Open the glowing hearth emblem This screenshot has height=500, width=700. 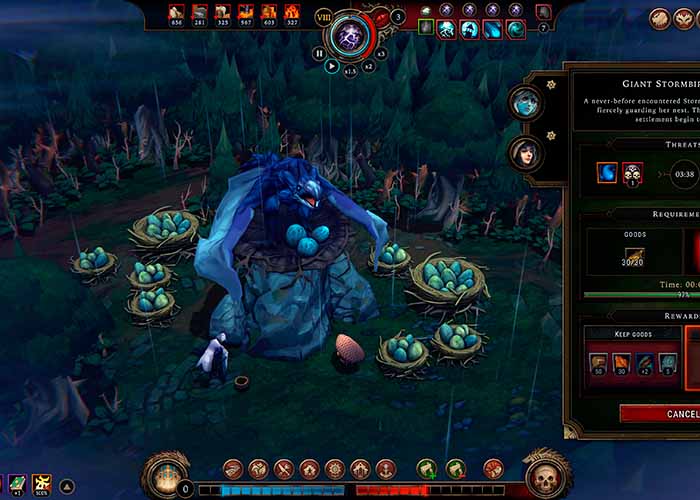click(x=166, y=477)
